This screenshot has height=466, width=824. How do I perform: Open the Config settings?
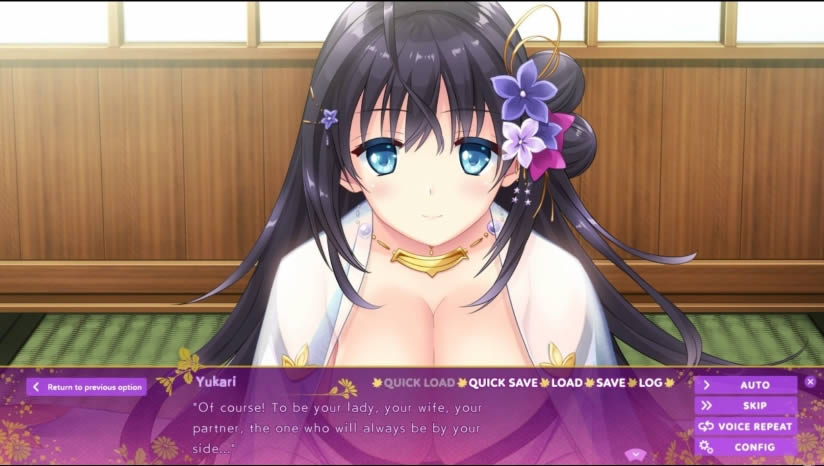[746, 447]
